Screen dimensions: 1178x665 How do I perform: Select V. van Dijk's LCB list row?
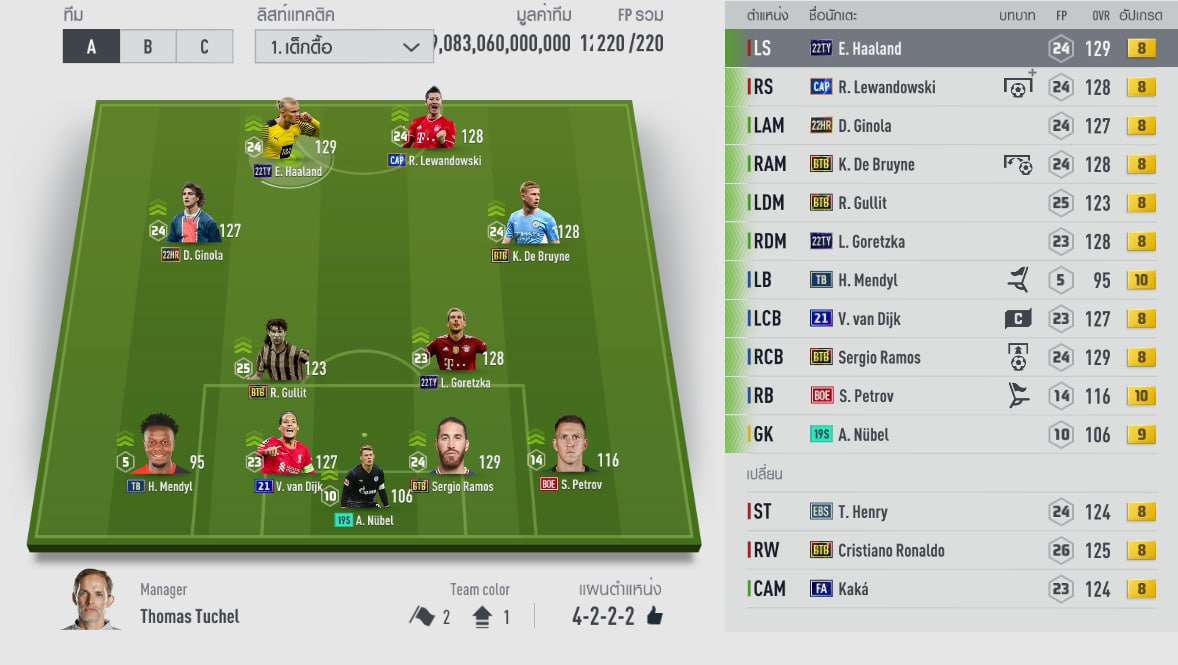coord(950,319)
